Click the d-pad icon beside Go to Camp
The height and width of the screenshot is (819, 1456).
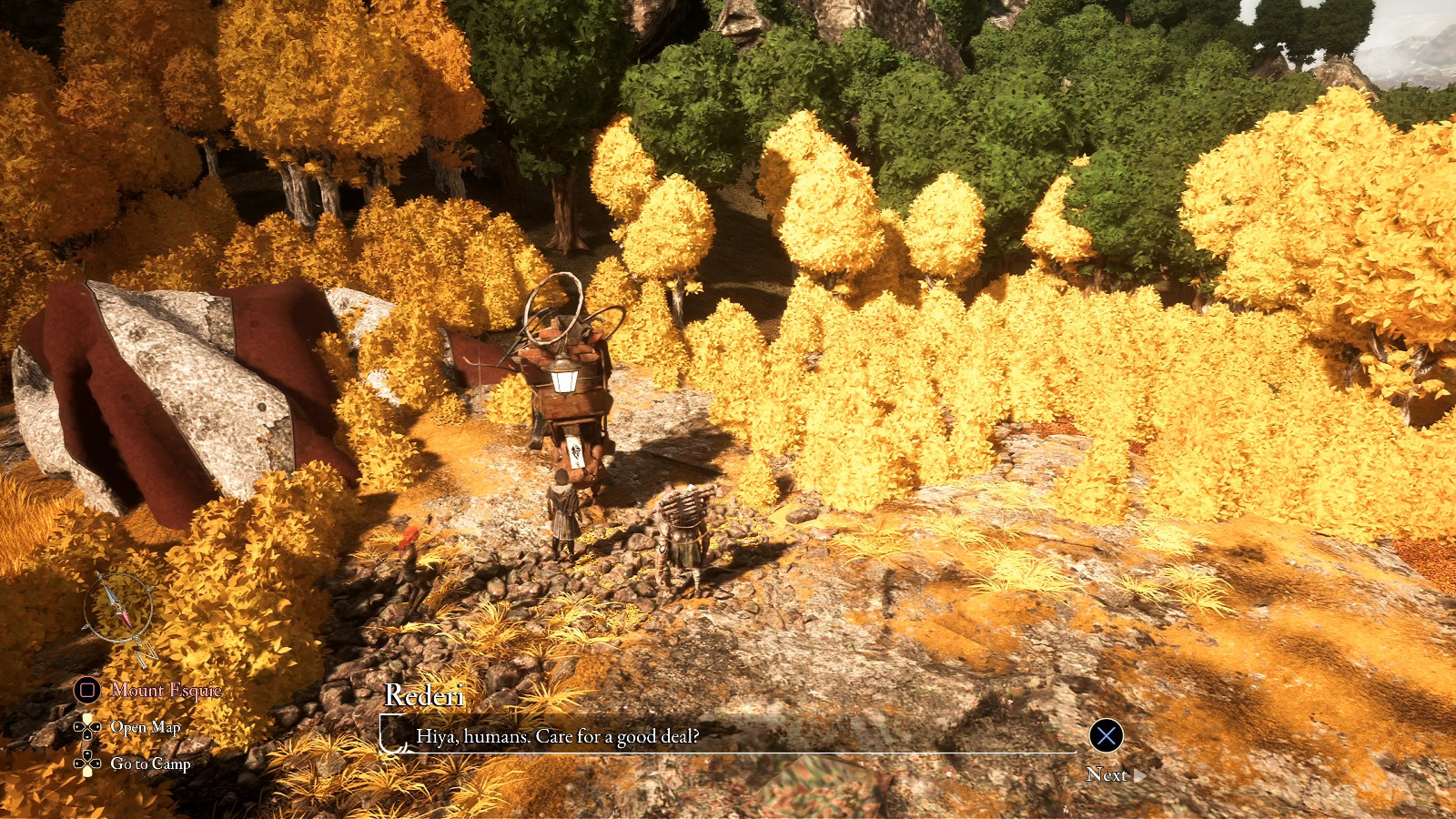[87, 764]
